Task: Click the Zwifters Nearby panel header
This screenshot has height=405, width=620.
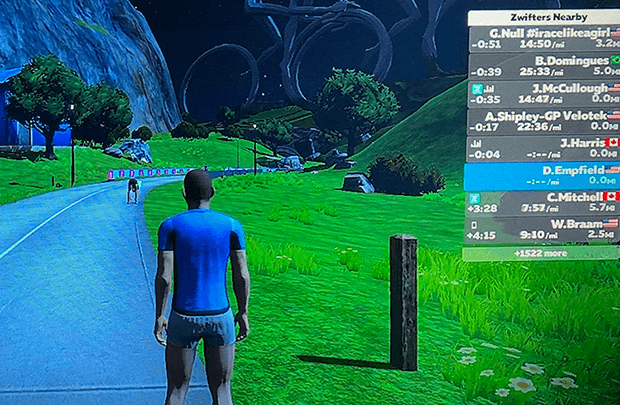Action: pos(541,17)
